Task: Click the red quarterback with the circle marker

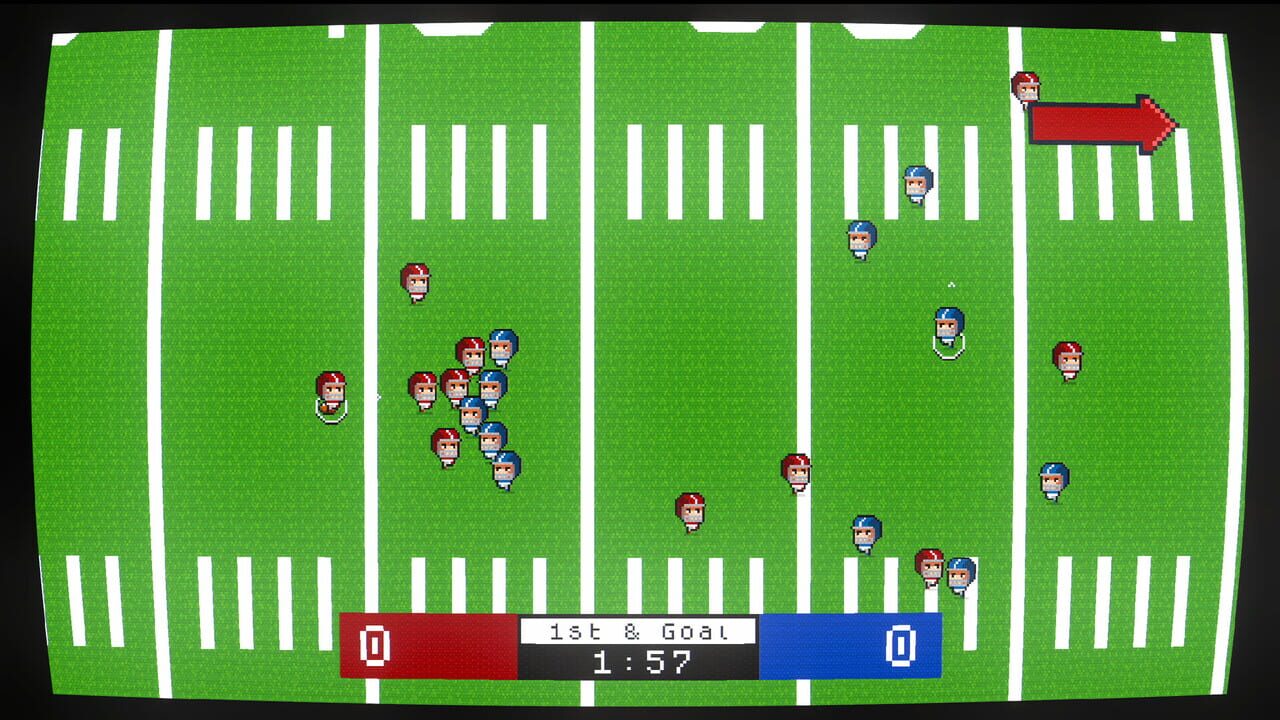Action: coord(330,398)
